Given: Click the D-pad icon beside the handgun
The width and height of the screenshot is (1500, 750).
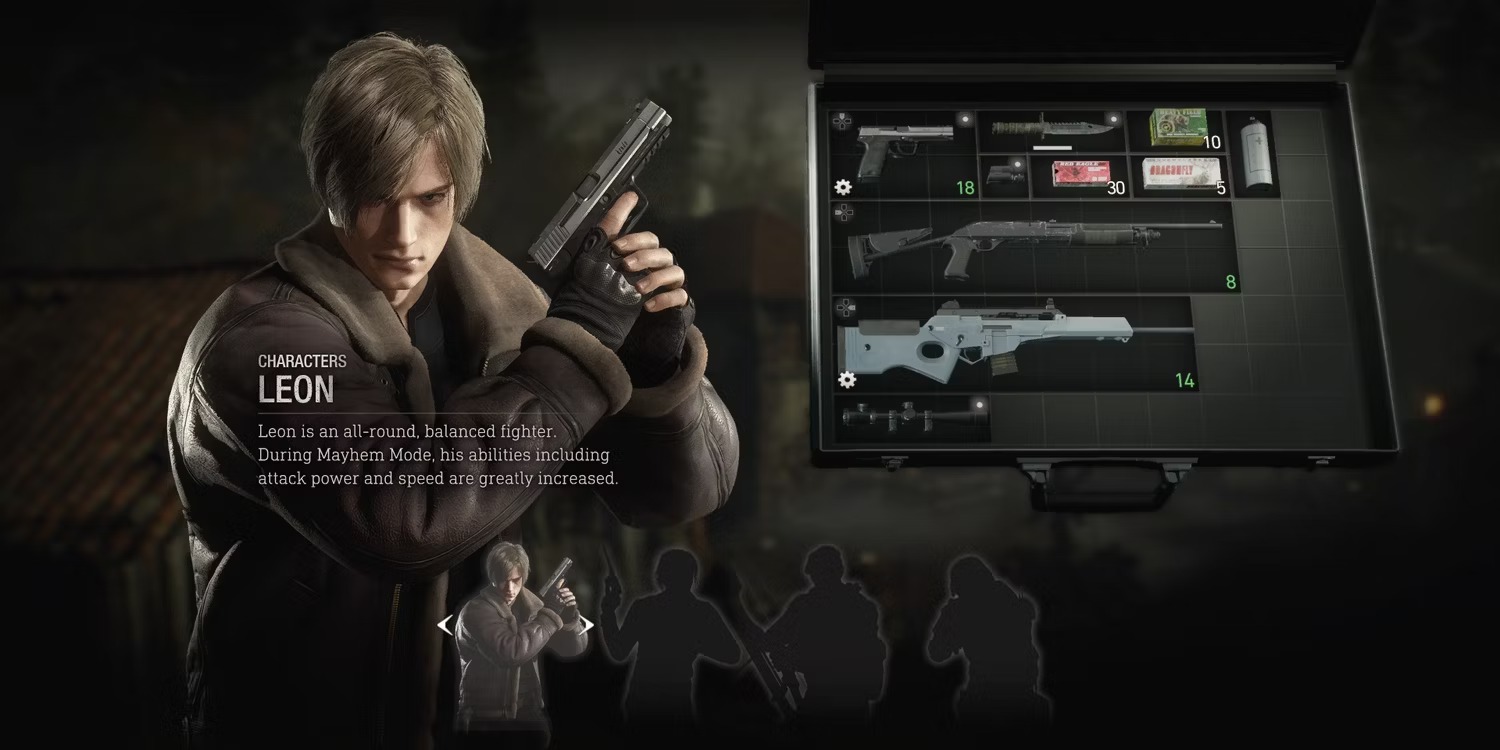Looking at the screenshot, I should [x=841, y=122].
